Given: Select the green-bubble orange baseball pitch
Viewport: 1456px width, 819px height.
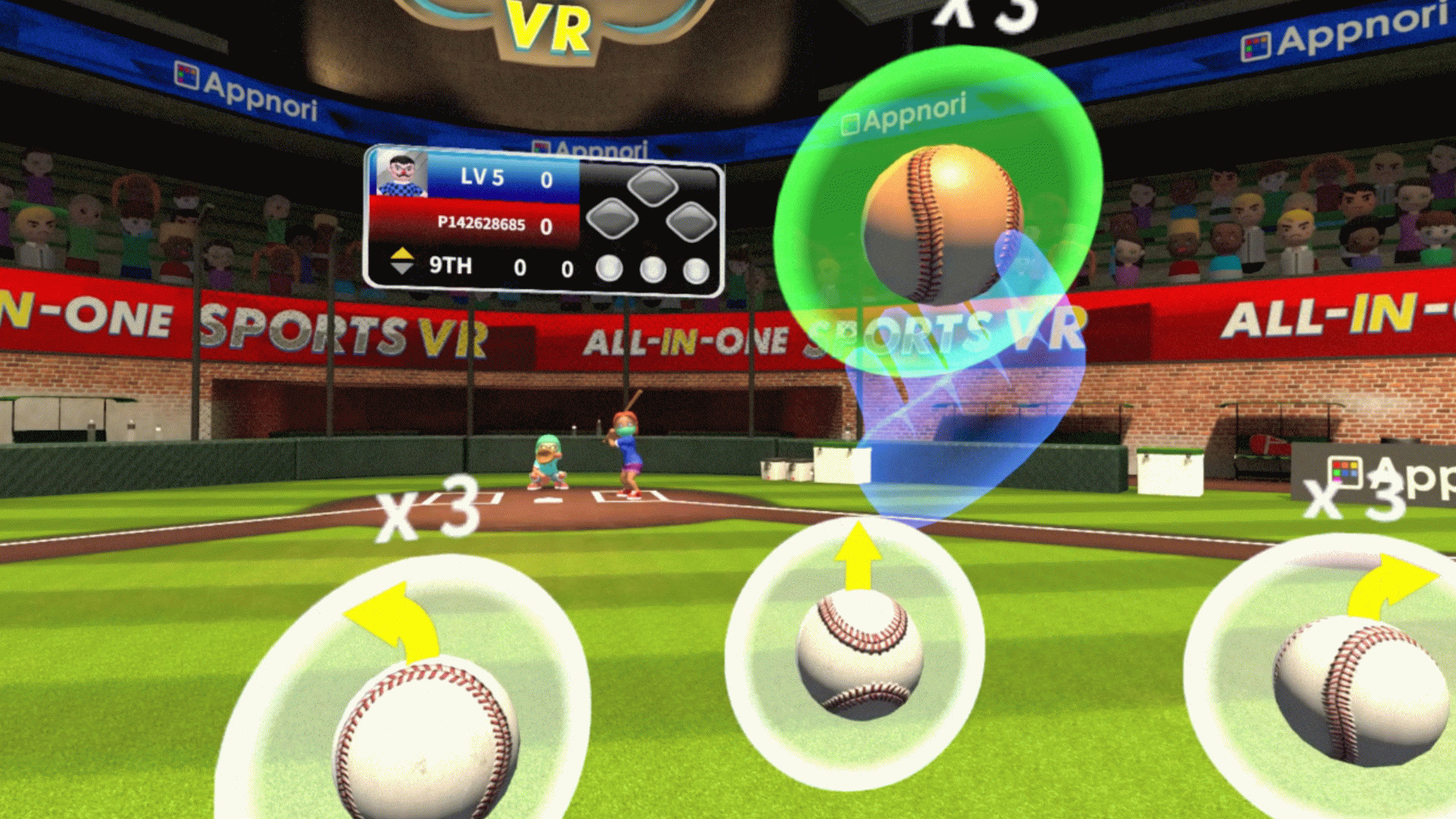Looking at the screenshot, I should pos(941,222).
